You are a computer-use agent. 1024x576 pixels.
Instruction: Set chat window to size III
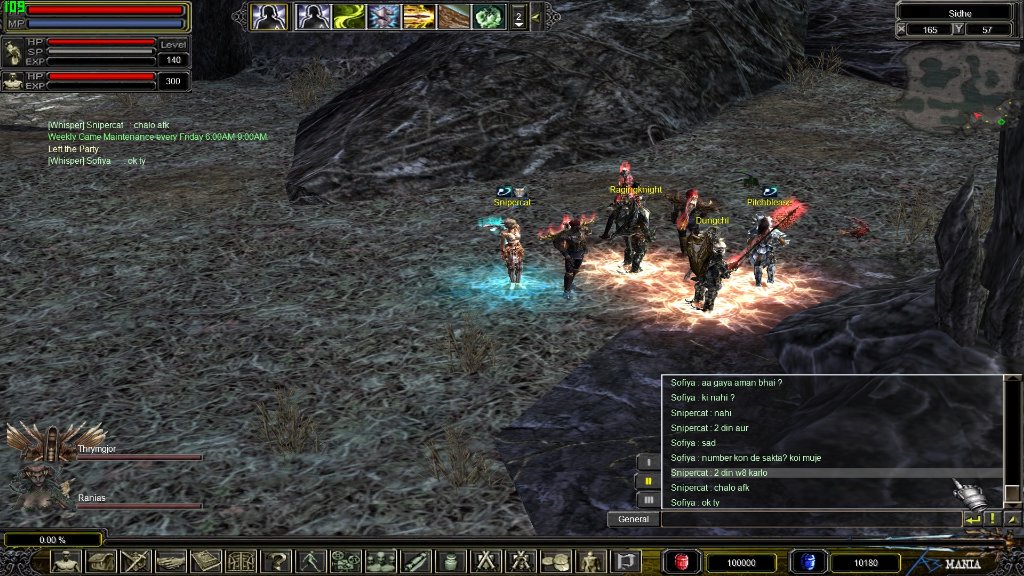pos(648,498)
